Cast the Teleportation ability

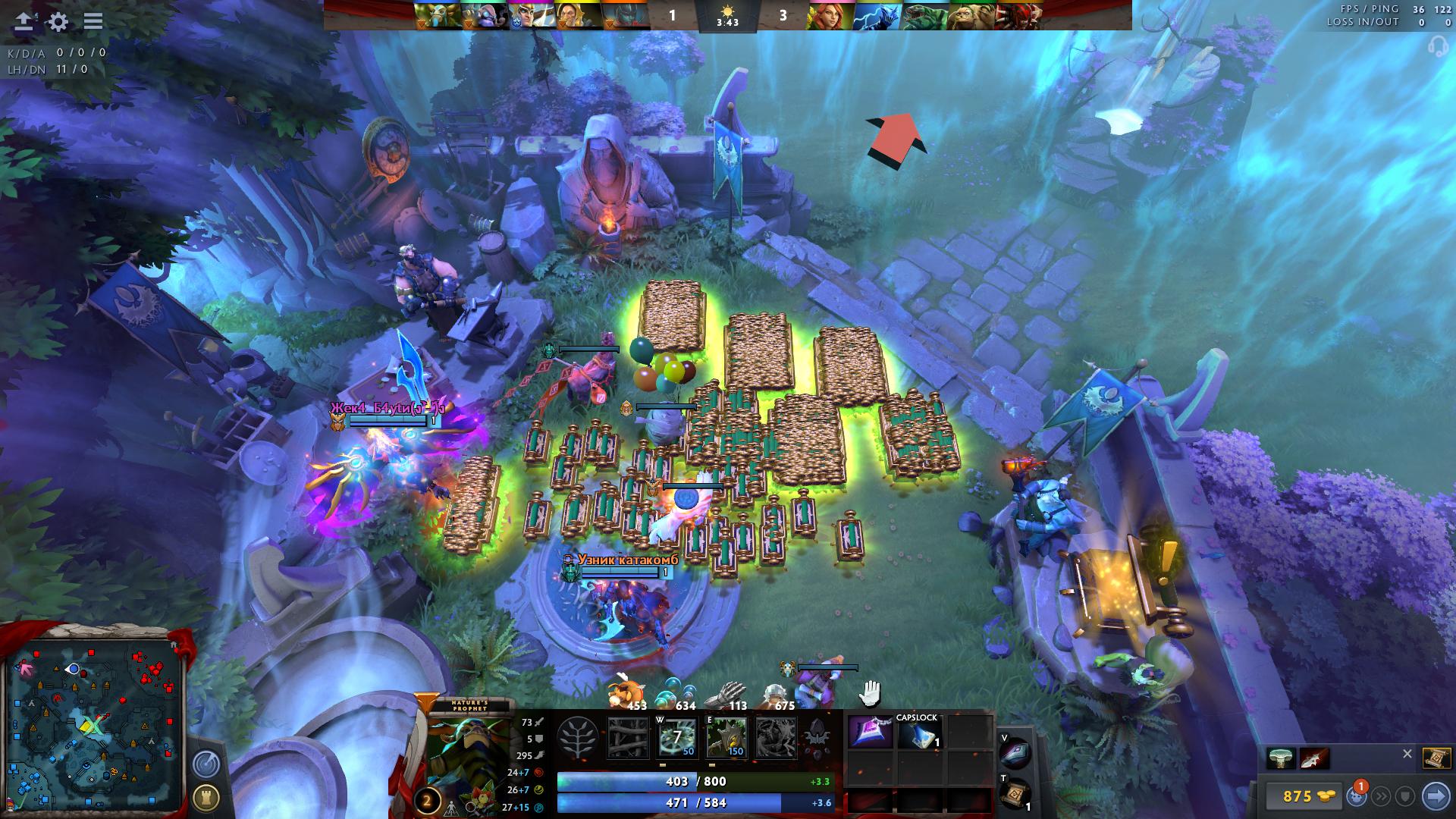click(677, 737)
